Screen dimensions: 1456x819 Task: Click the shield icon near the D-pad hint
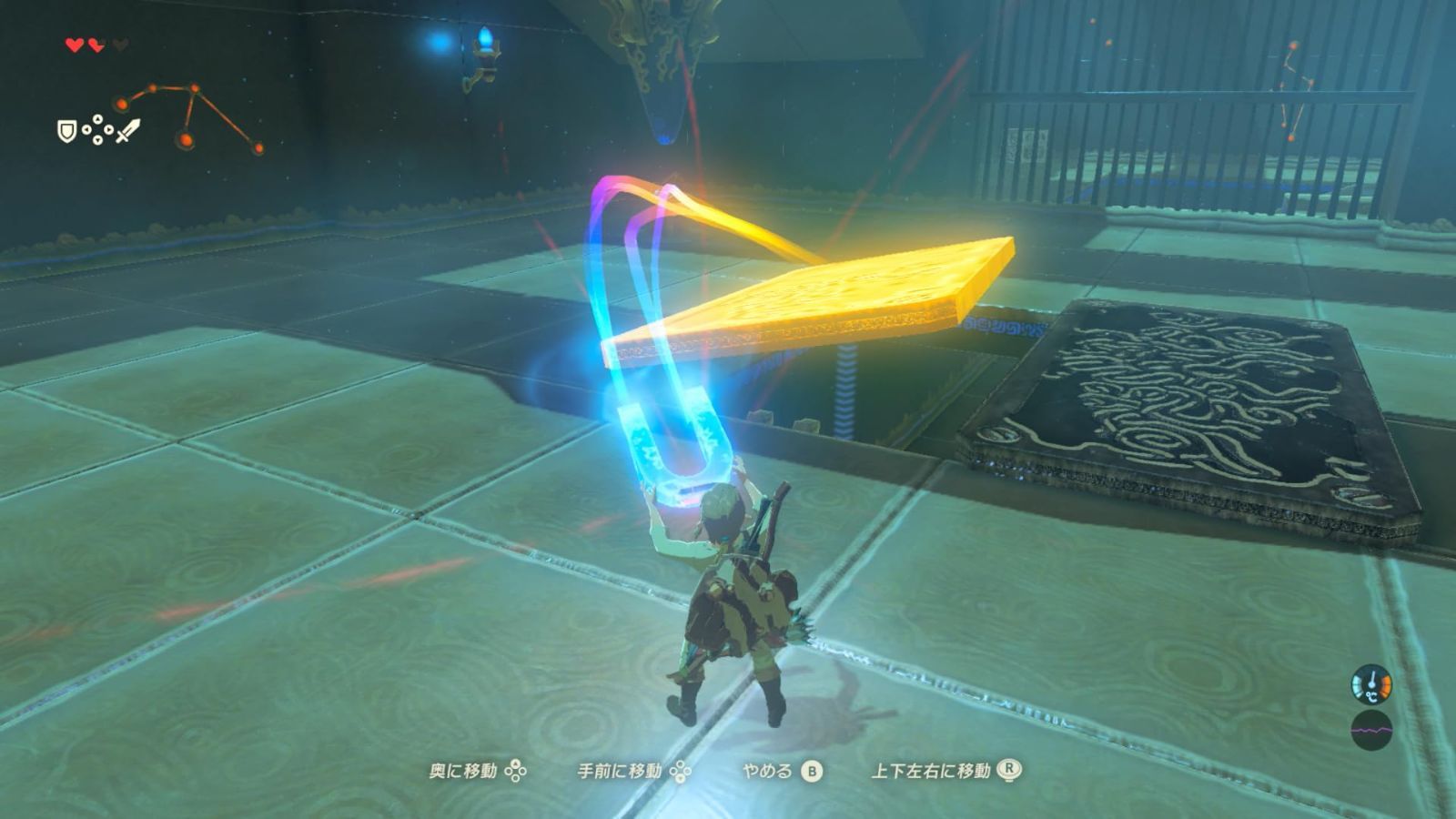pos(66,132)
